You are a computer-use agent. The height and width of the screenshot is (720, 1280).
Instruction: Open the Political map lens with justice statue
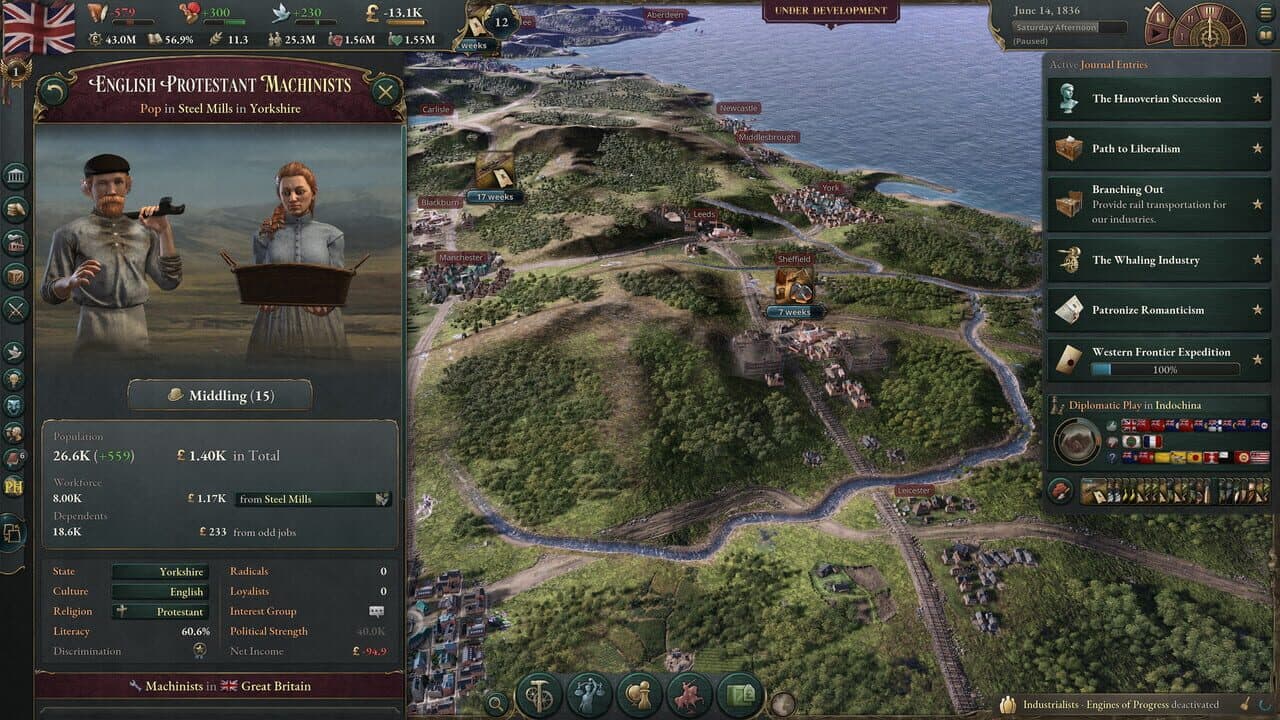coord(588,693)
